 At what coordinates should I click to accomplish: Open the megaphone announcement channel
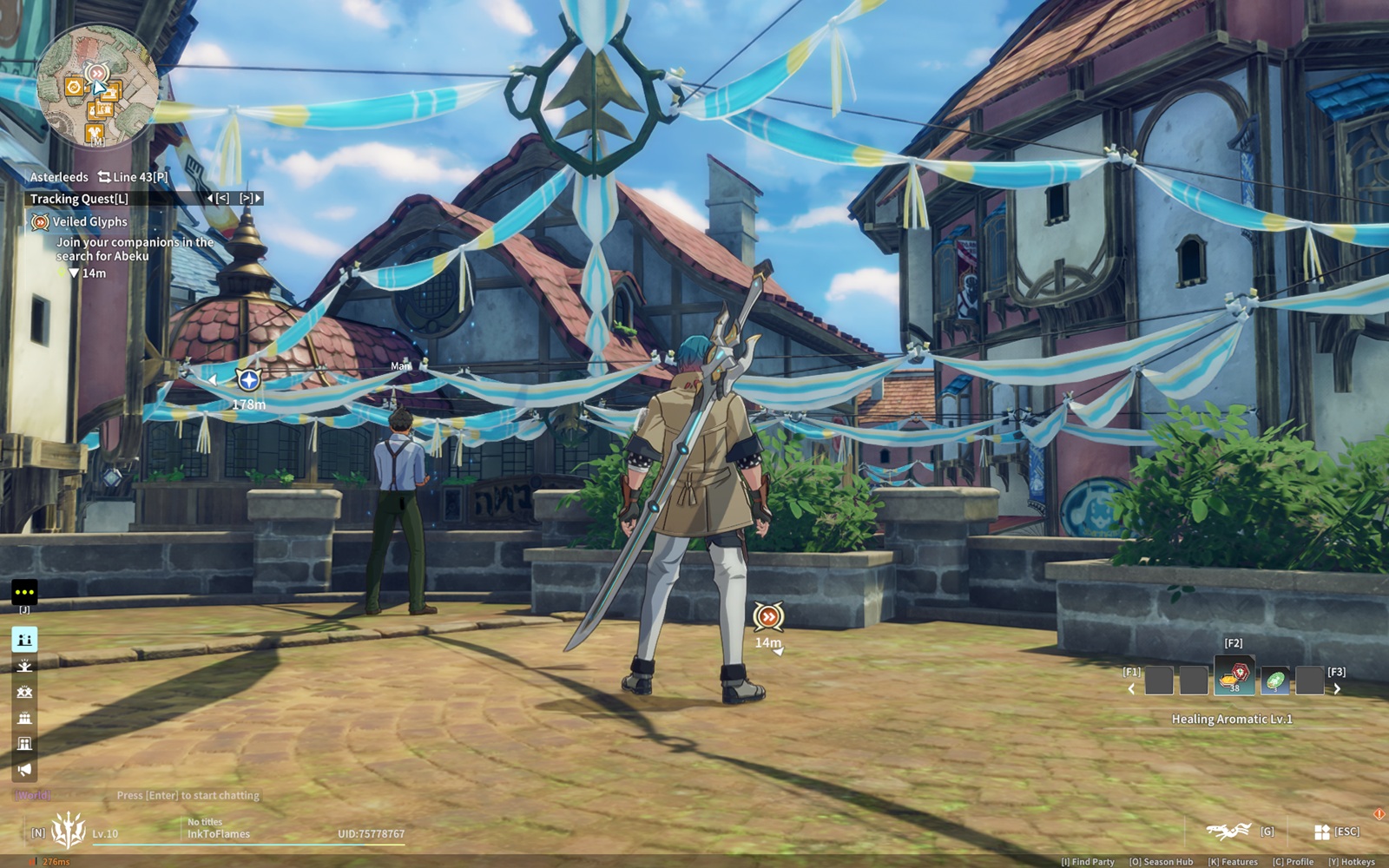pyautogui.click(x=24, y=769)
